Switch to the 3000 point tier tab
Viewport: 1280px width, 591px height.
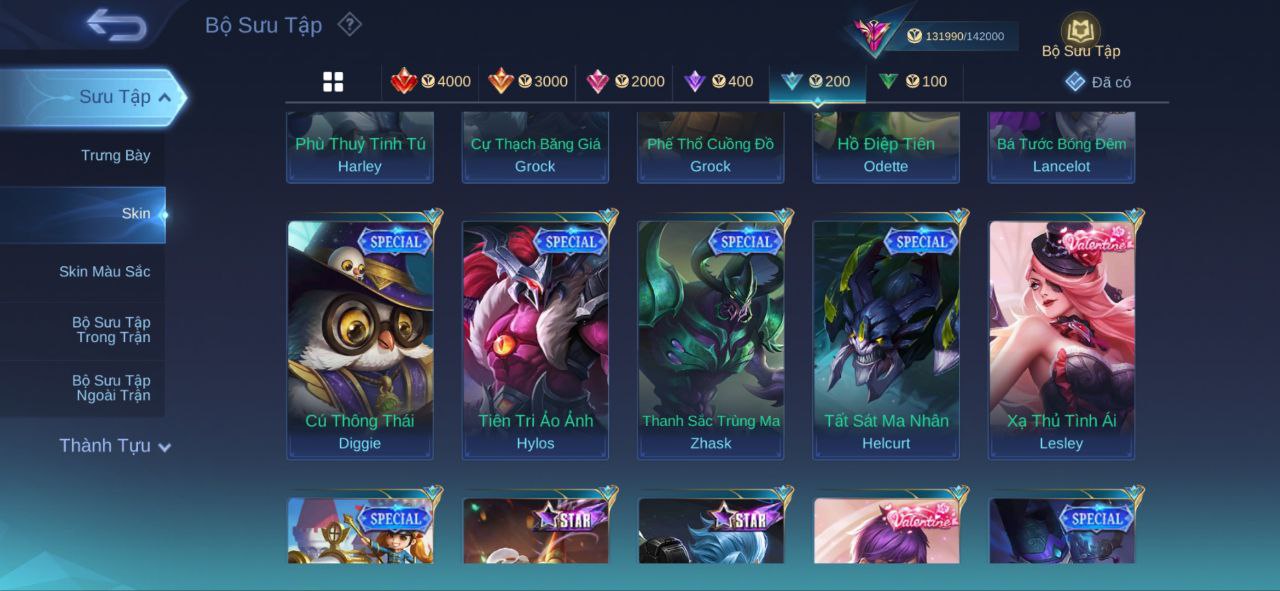pyautogui.click(x=528, y=82)
